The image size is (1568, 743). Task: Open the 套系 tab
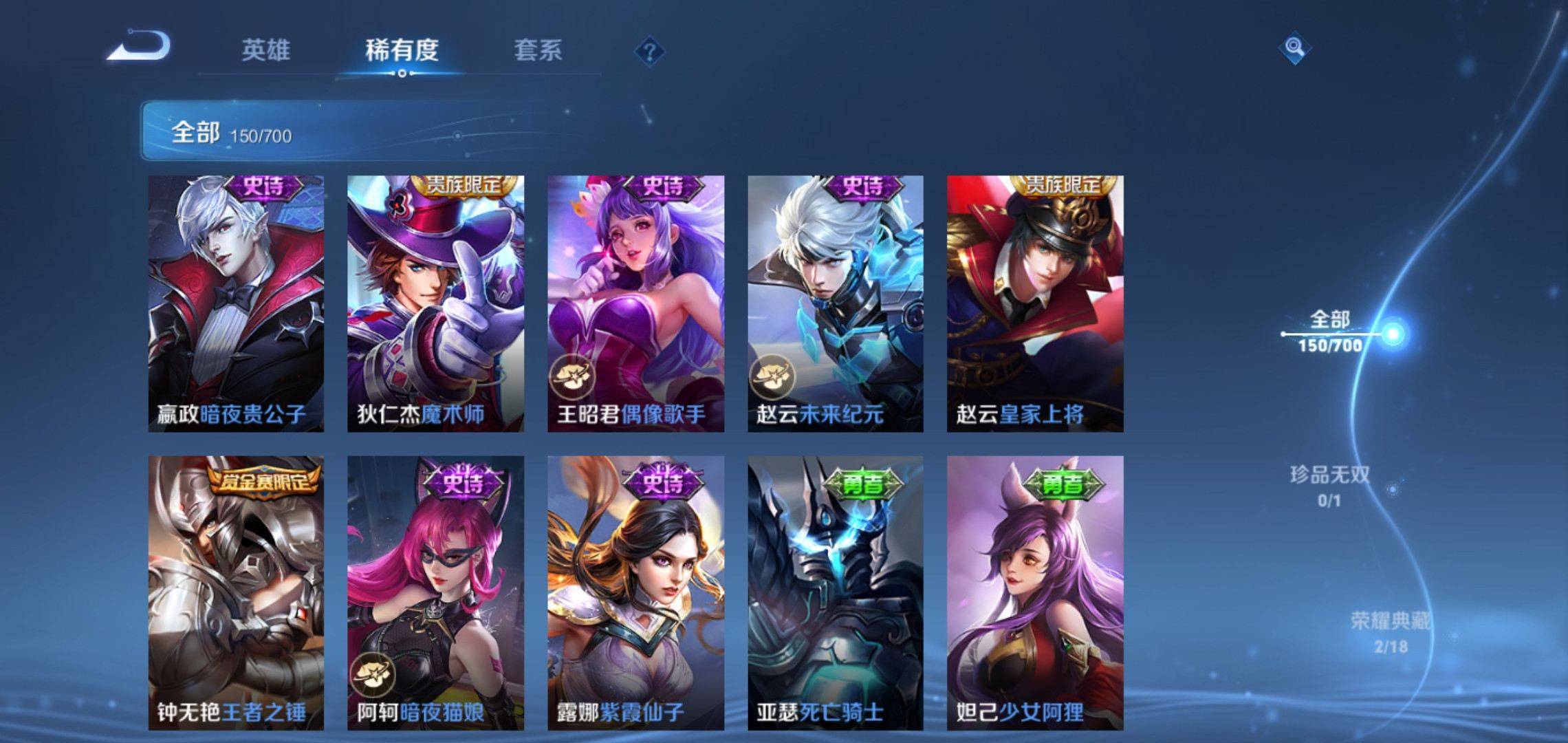coord(538,50)
